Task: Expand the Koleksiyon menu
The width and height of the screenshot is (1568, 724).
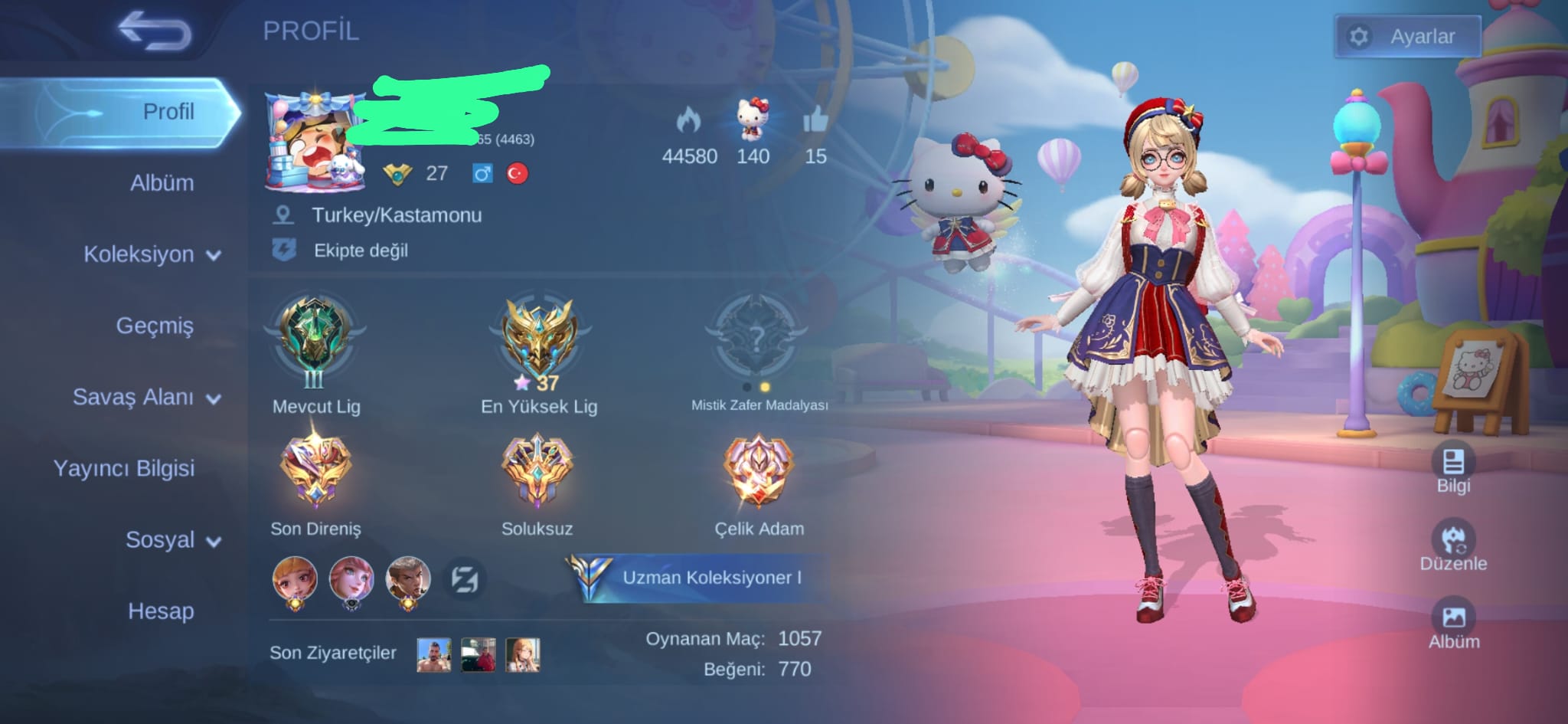Action: click(152, 254)
